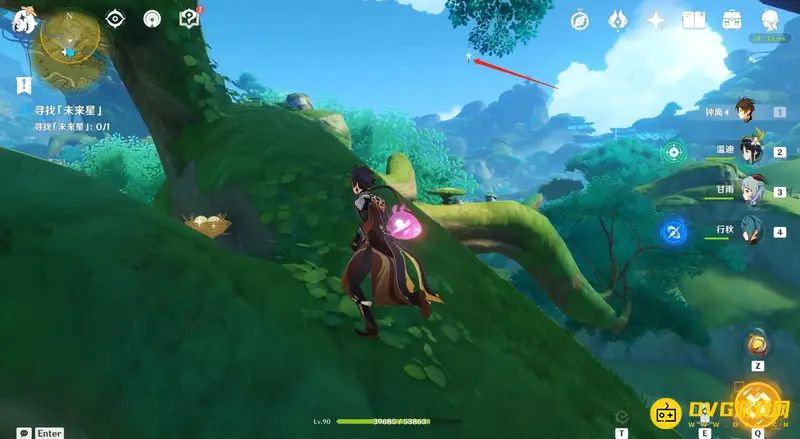Screen dimensions: 800x439
Task: Open the compass events icon
Action: pyautogui.click(x=579, y=19)
